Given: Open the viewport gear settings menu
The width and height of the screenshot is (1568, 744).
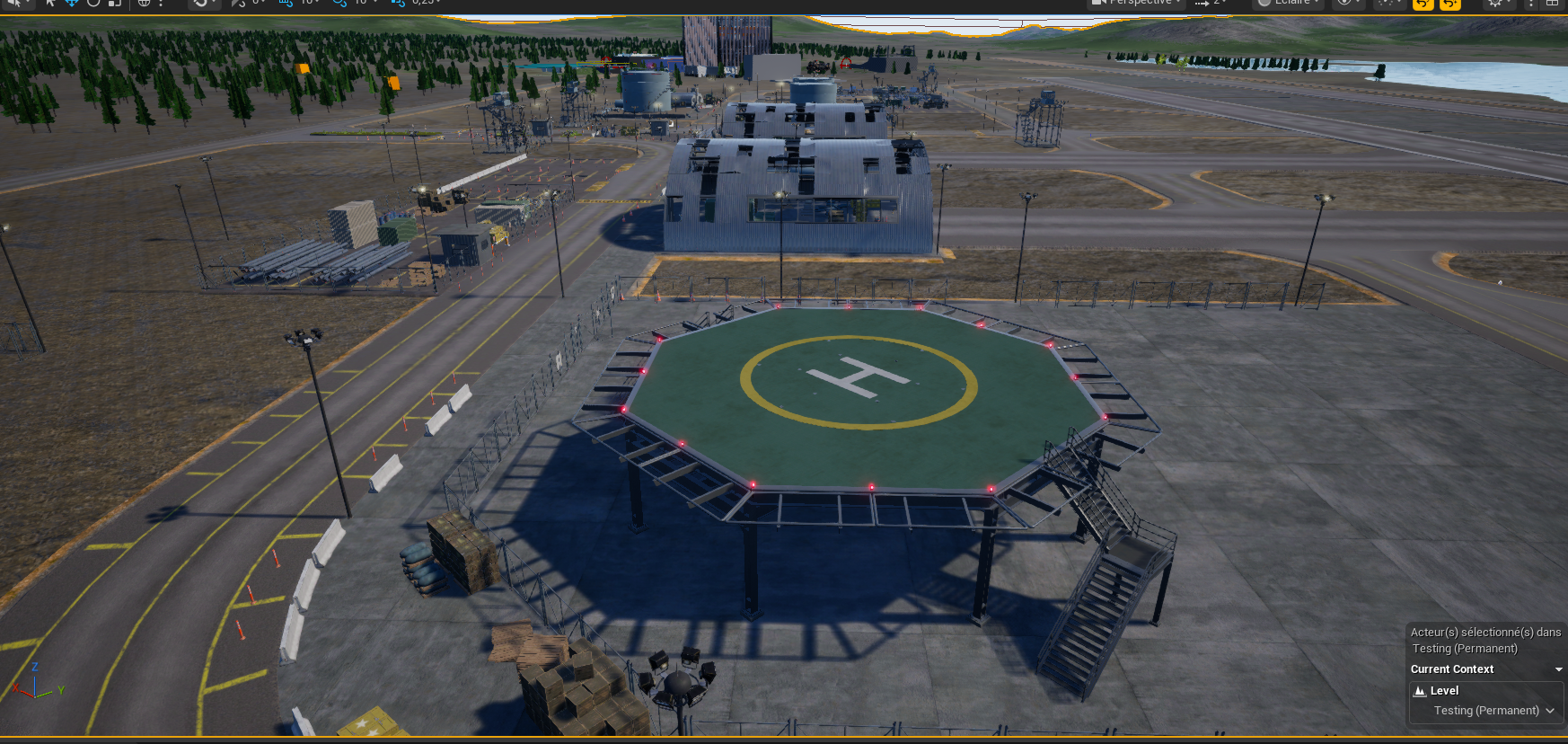Looking at the screenshot, I should click(x=1495, y=3).
